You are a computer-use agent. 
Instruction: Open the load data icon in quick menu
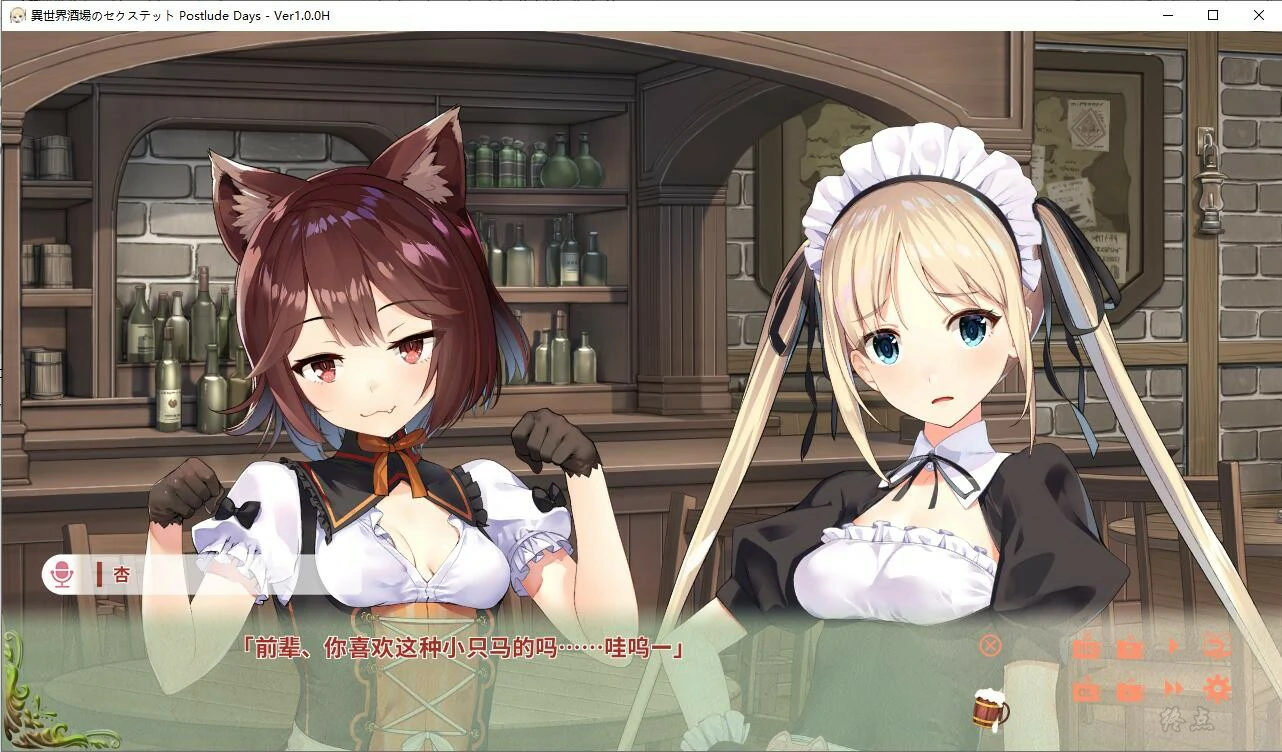coord(1131,688)
